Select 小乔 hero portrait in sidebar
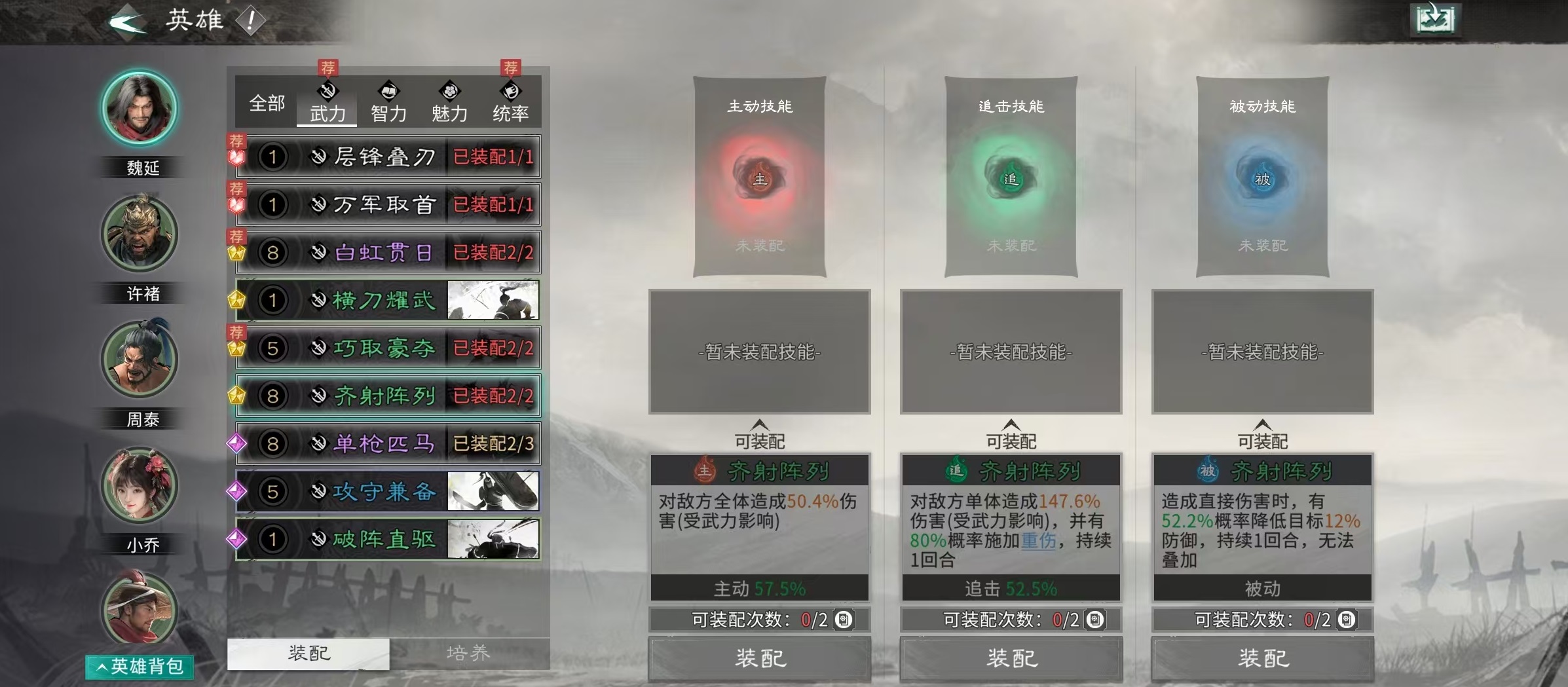 click(139, 485)
